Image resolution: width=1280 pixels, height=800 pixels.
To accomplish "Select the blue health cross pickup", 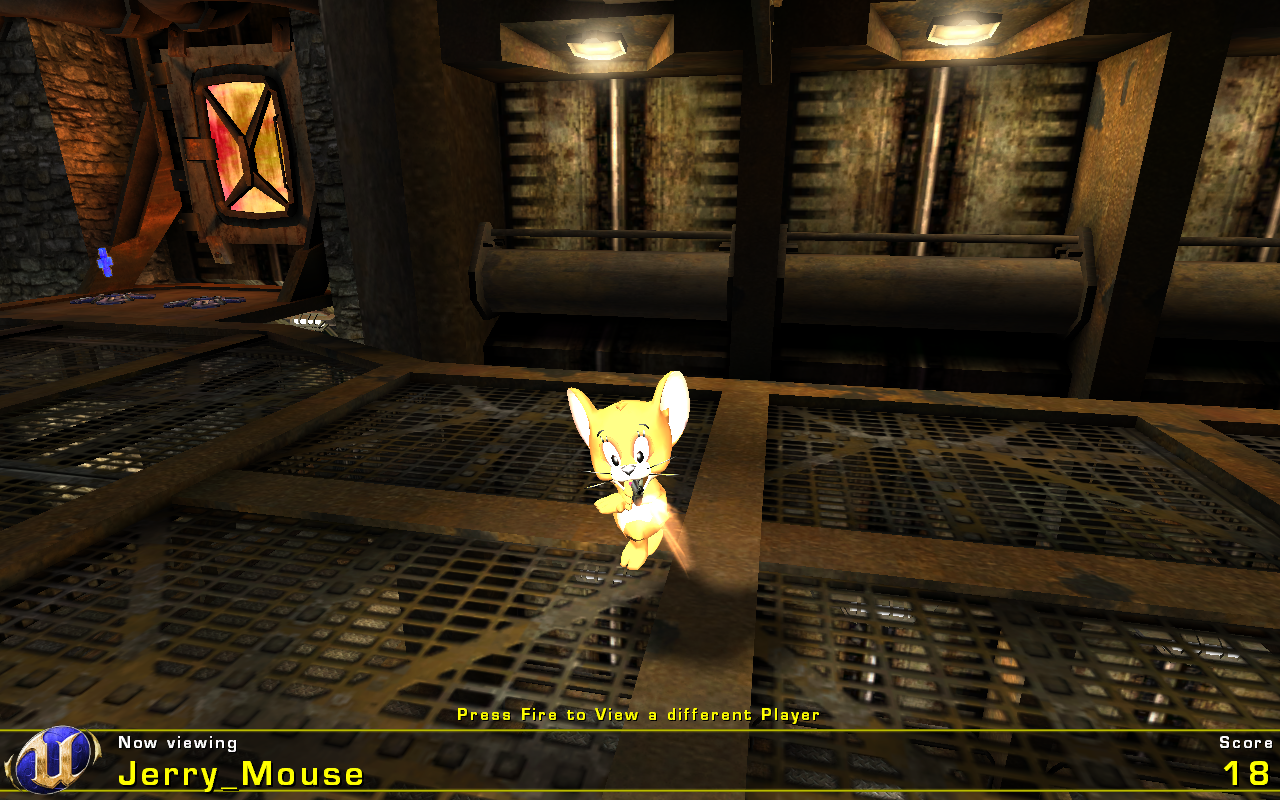I will [103, 264].
